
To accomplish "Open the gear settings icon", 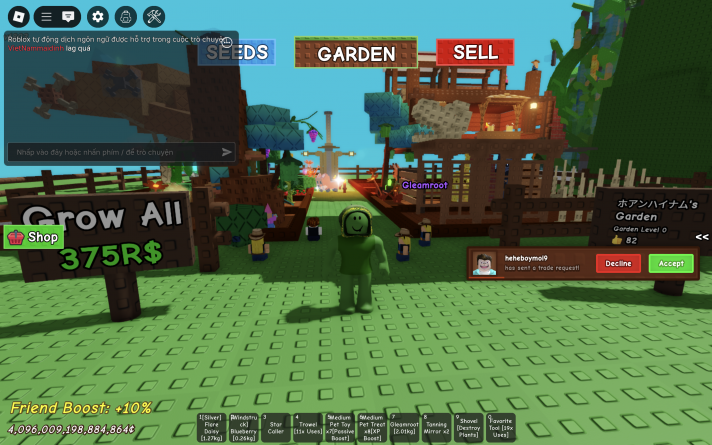I will [x=97, y=16].
